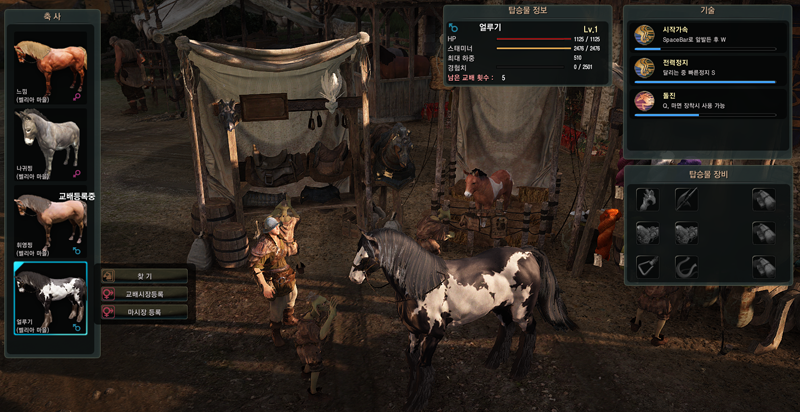The image size is (800, 412).
Task: Open the stirrup equipment slot
Action: click(647, 266)
